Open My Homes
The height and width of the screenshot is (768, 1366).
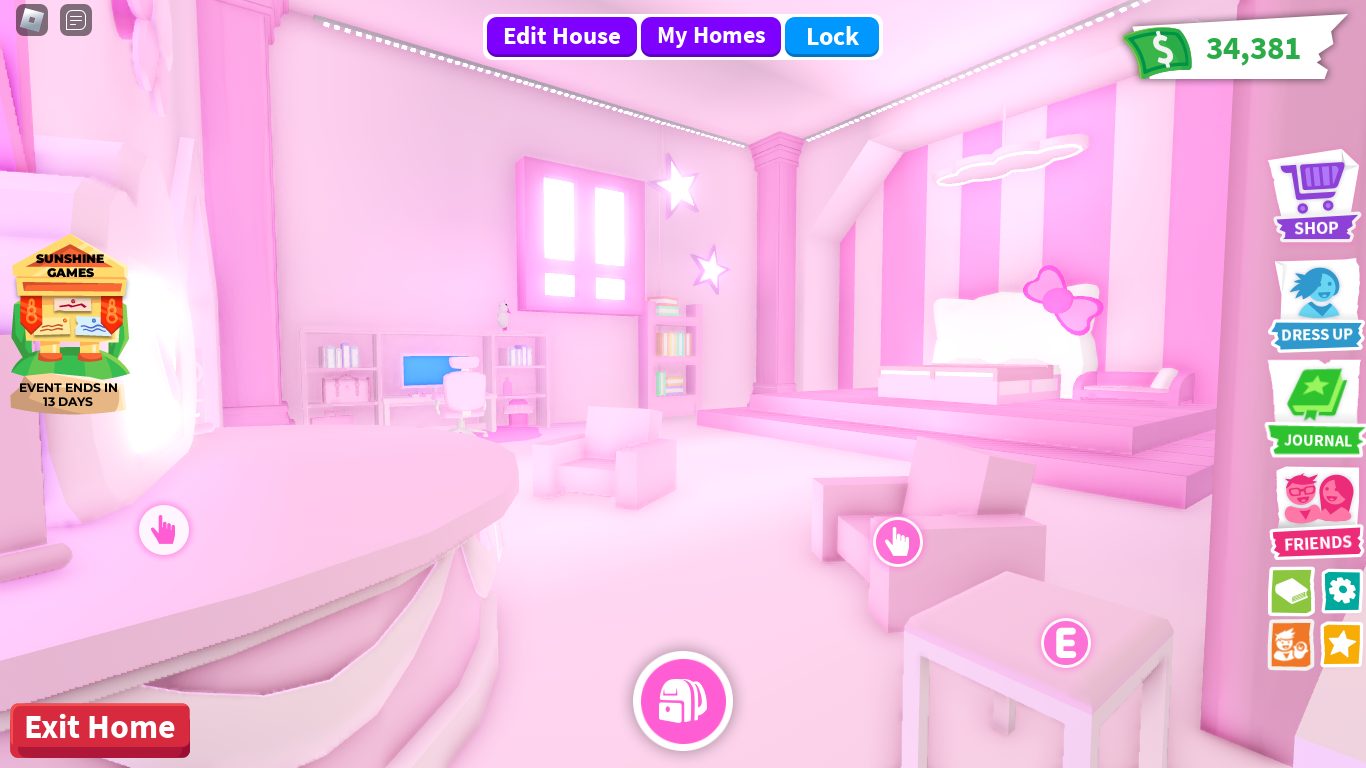[711, 36]
